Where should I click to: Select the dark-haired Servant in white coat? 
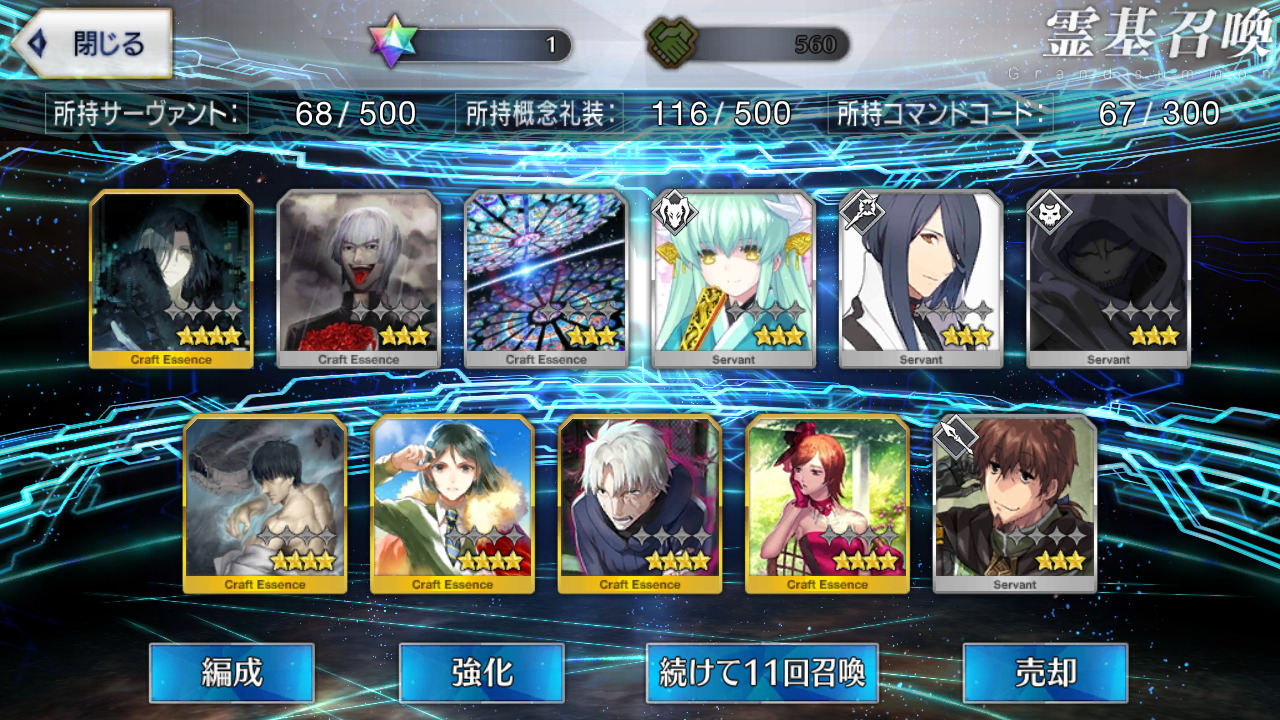(x=921, y=278)
